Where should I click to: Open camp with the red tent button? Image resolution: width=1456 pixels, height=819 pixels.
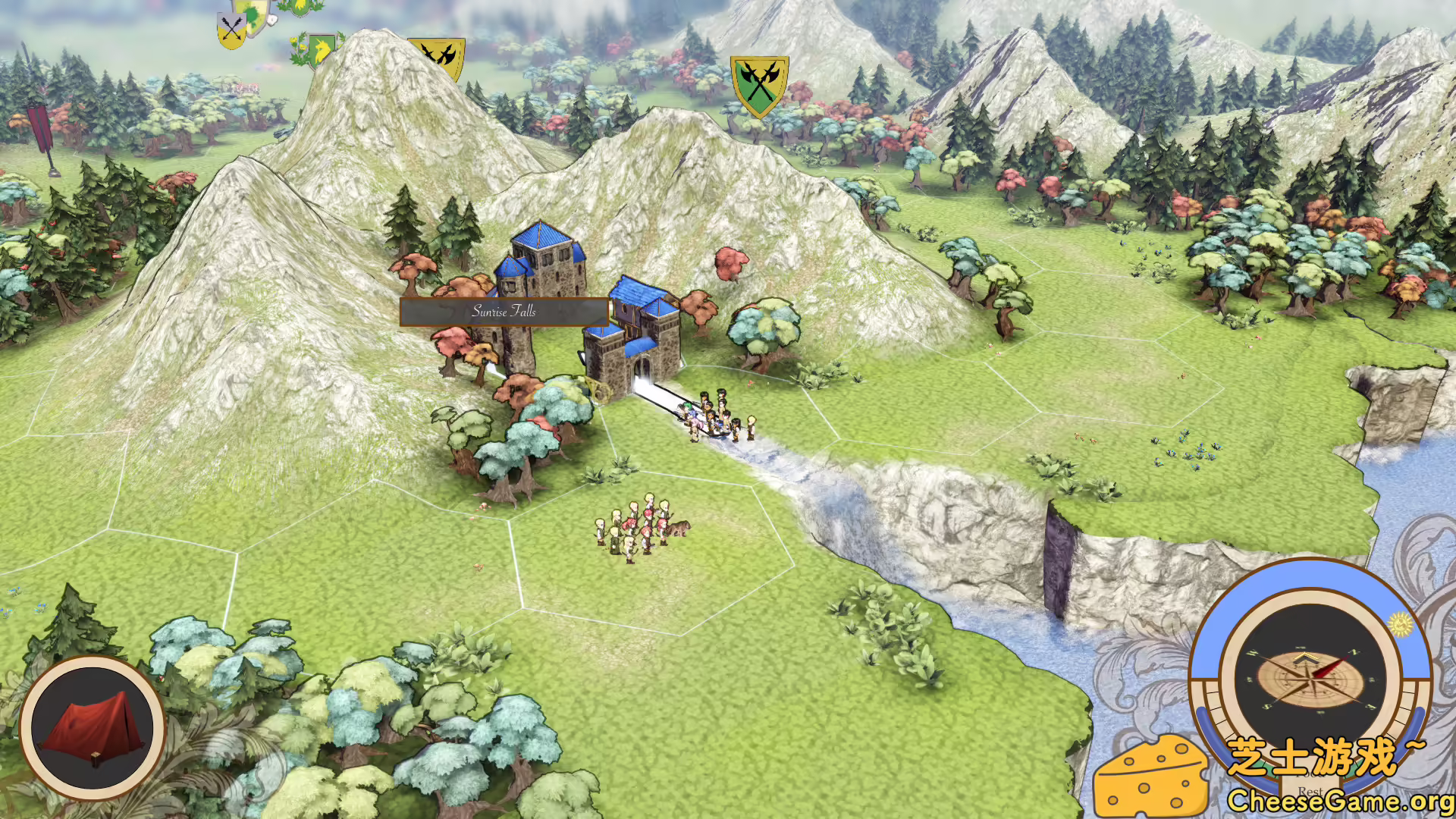point(93,729)
